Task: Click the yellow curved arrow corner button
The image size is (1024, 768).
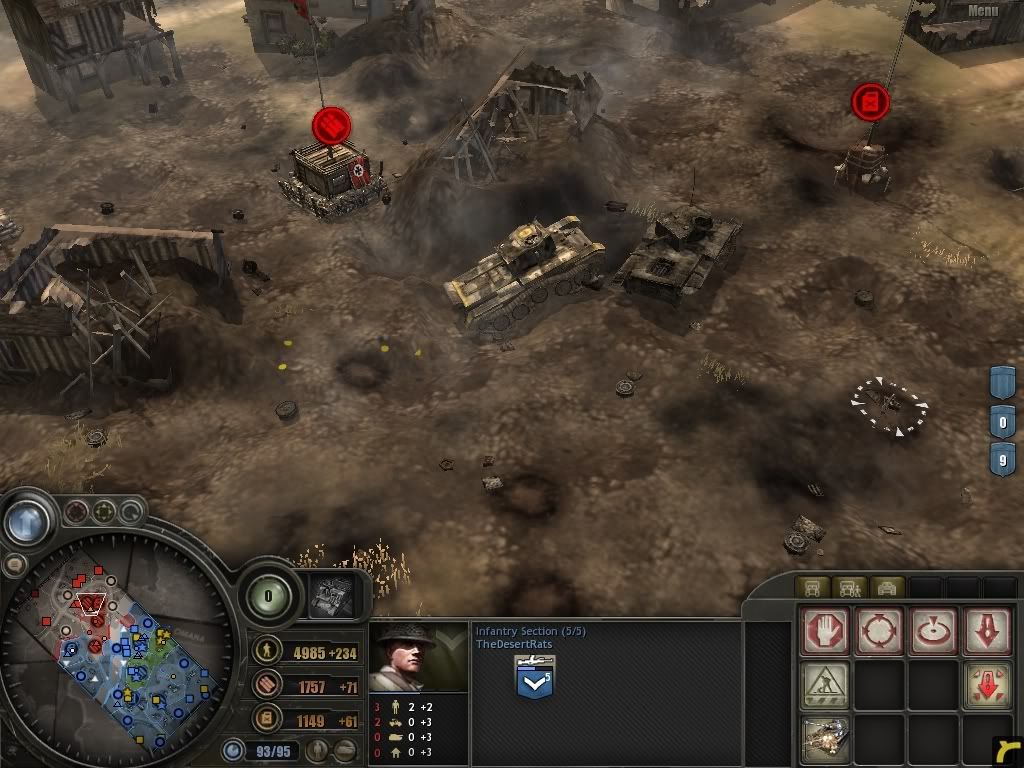Action: tap(1007, 752)
